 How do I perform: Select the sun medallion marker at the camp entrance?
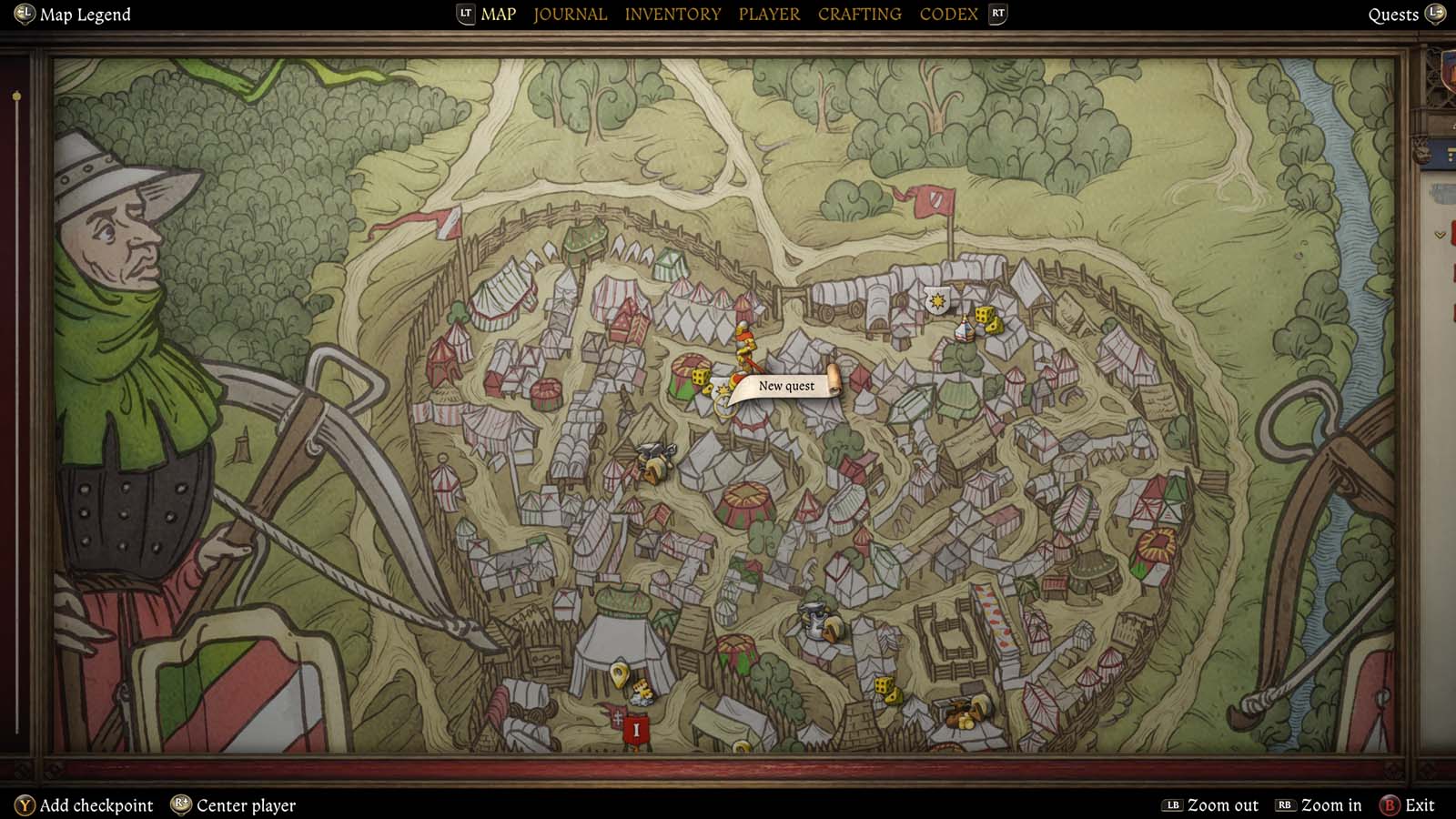tap(938, 301)
